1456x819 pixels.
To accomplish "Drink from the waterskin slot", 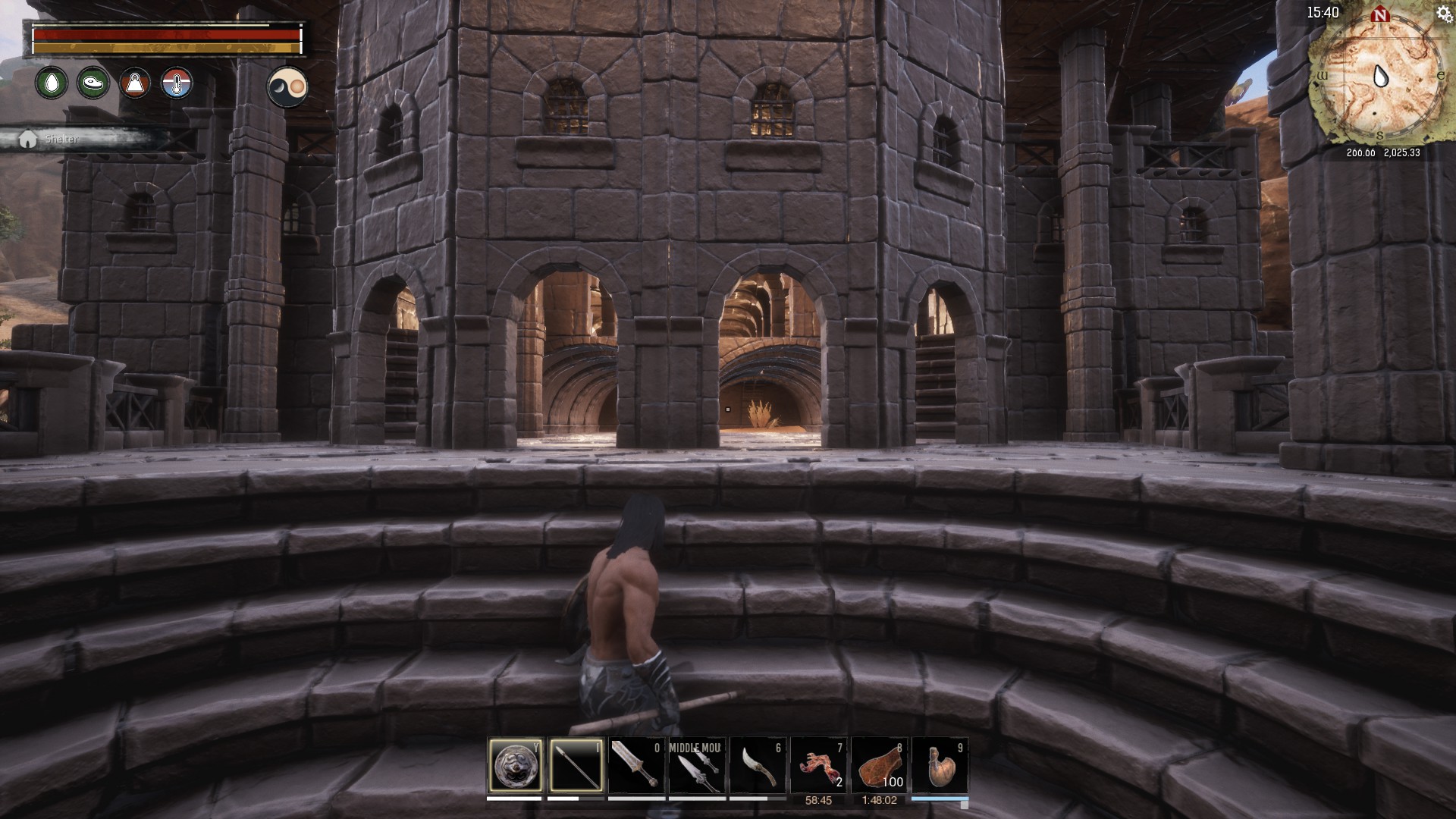I will click(x=940, y=765).
